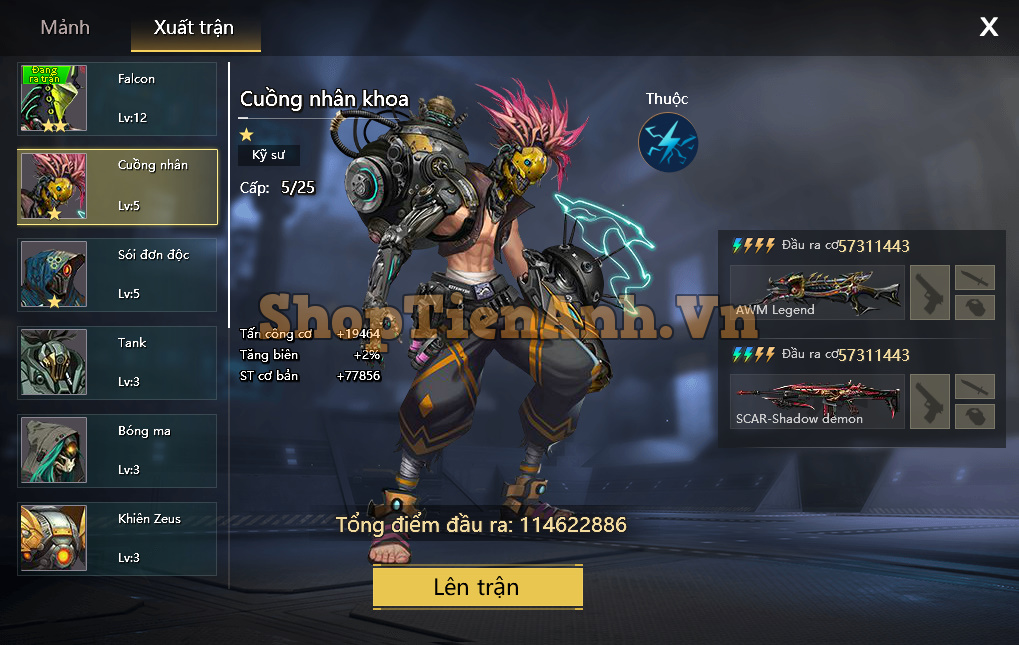Screen dimensions: 1019x645
Task: Pick Sói đơn độc from the list
Action: pyautogui.click(x=118, y=274)
